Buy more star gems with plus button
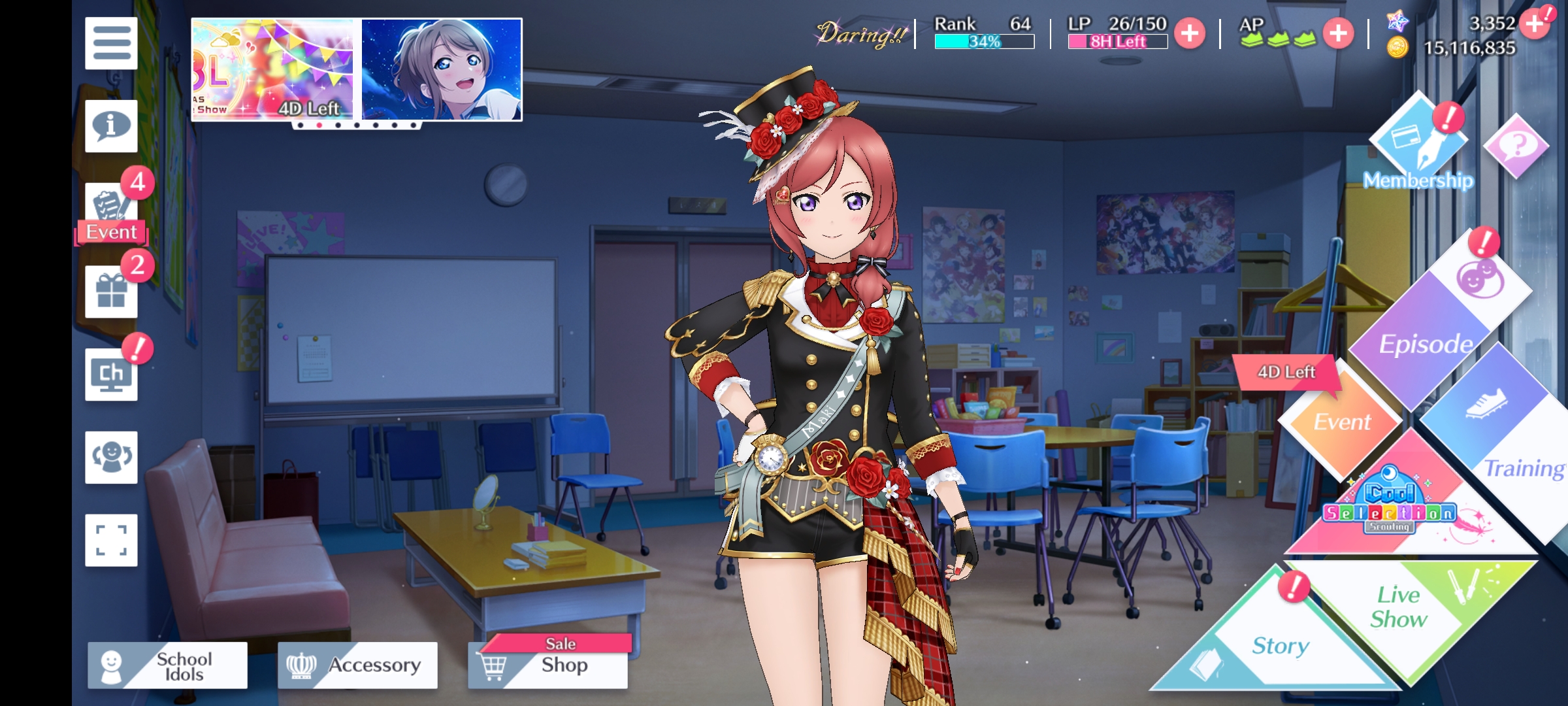Image resolution: width=1568 pixels, height=706 pixels. (x=1535, y=24)
